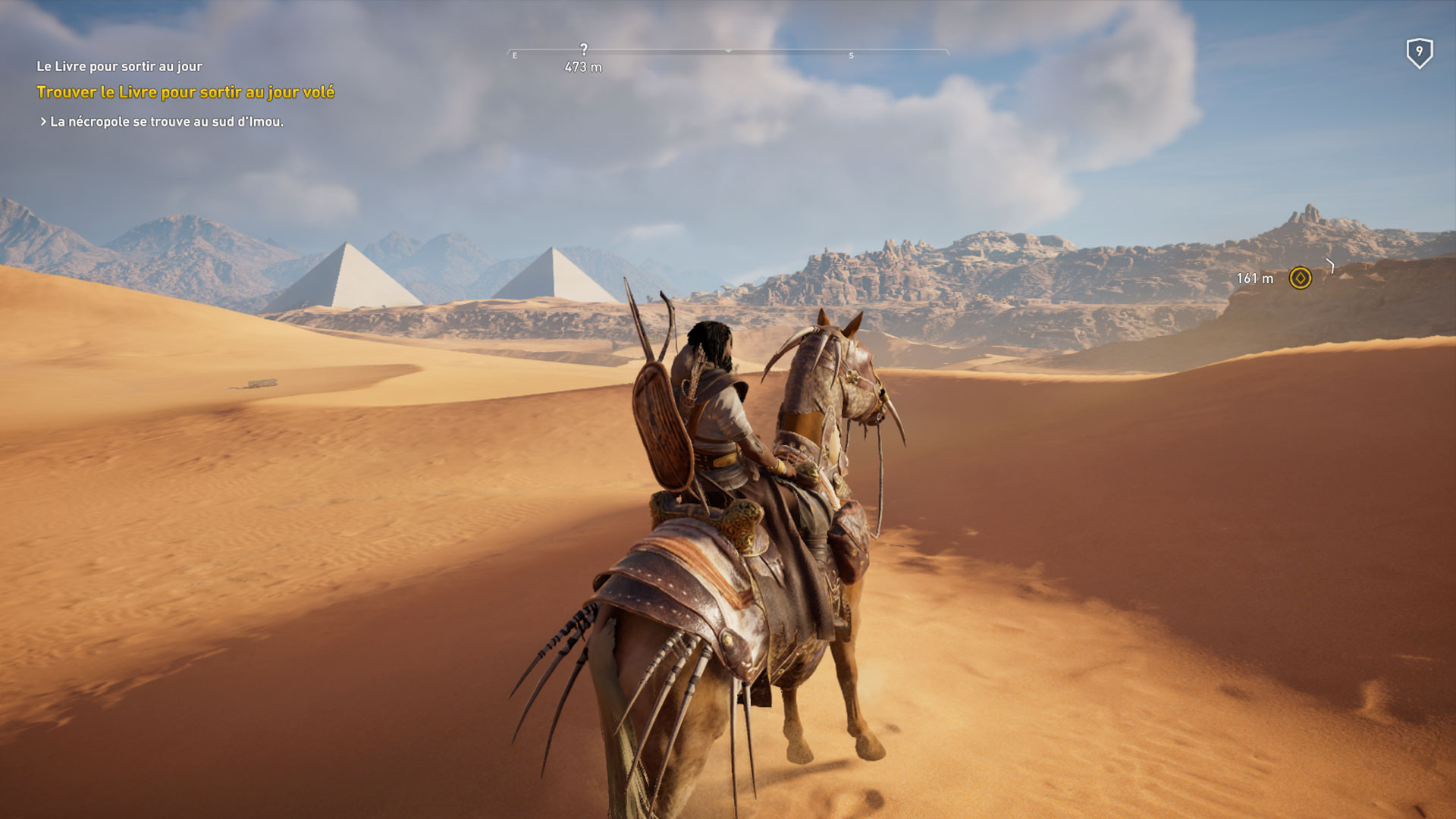The width and height of the screenshot is (1456, 819).
Task: Click the question mark location marker on the compass
Action: pyautogui.click(x=582, y=48)
